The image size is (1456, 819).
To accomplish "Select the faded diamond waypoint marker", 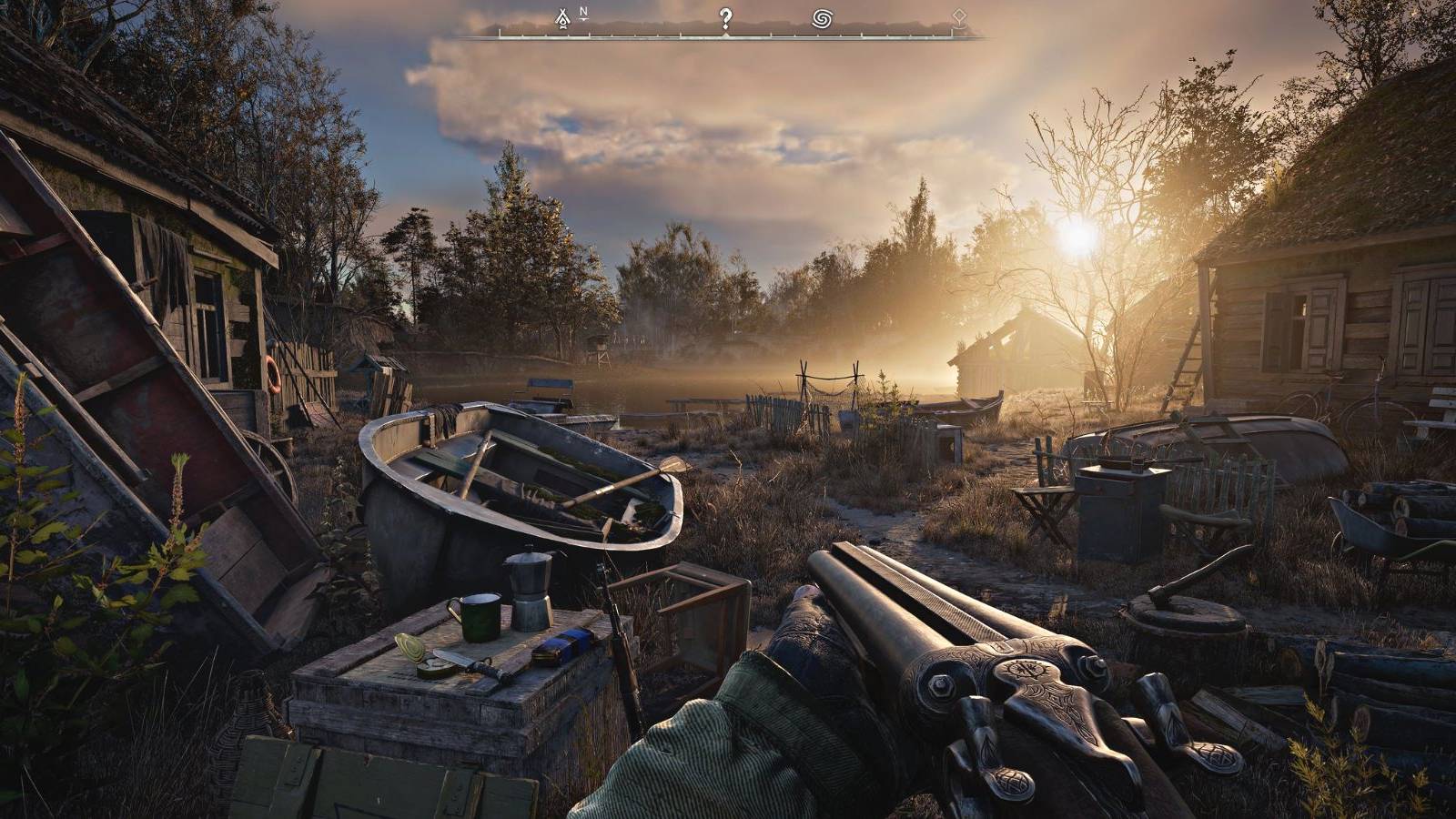I will (957, 16).
